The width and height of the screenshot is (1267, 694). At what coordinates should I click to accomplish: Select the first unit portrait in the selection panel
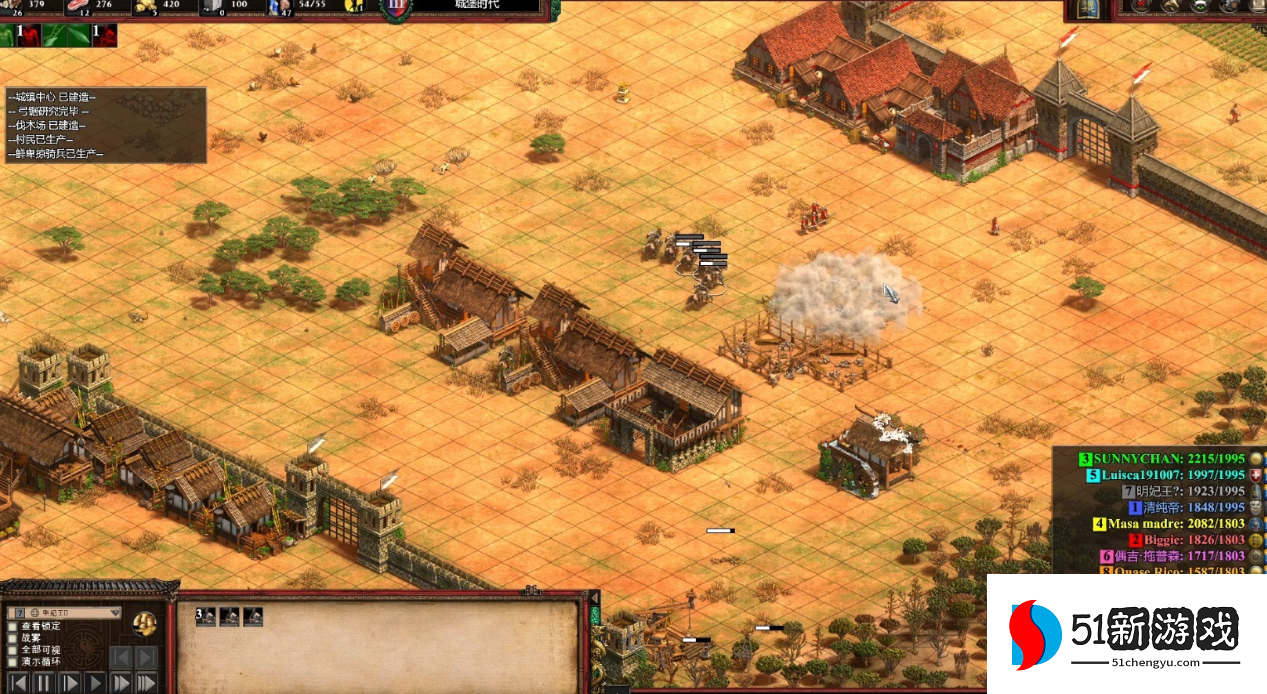(206, 617)
